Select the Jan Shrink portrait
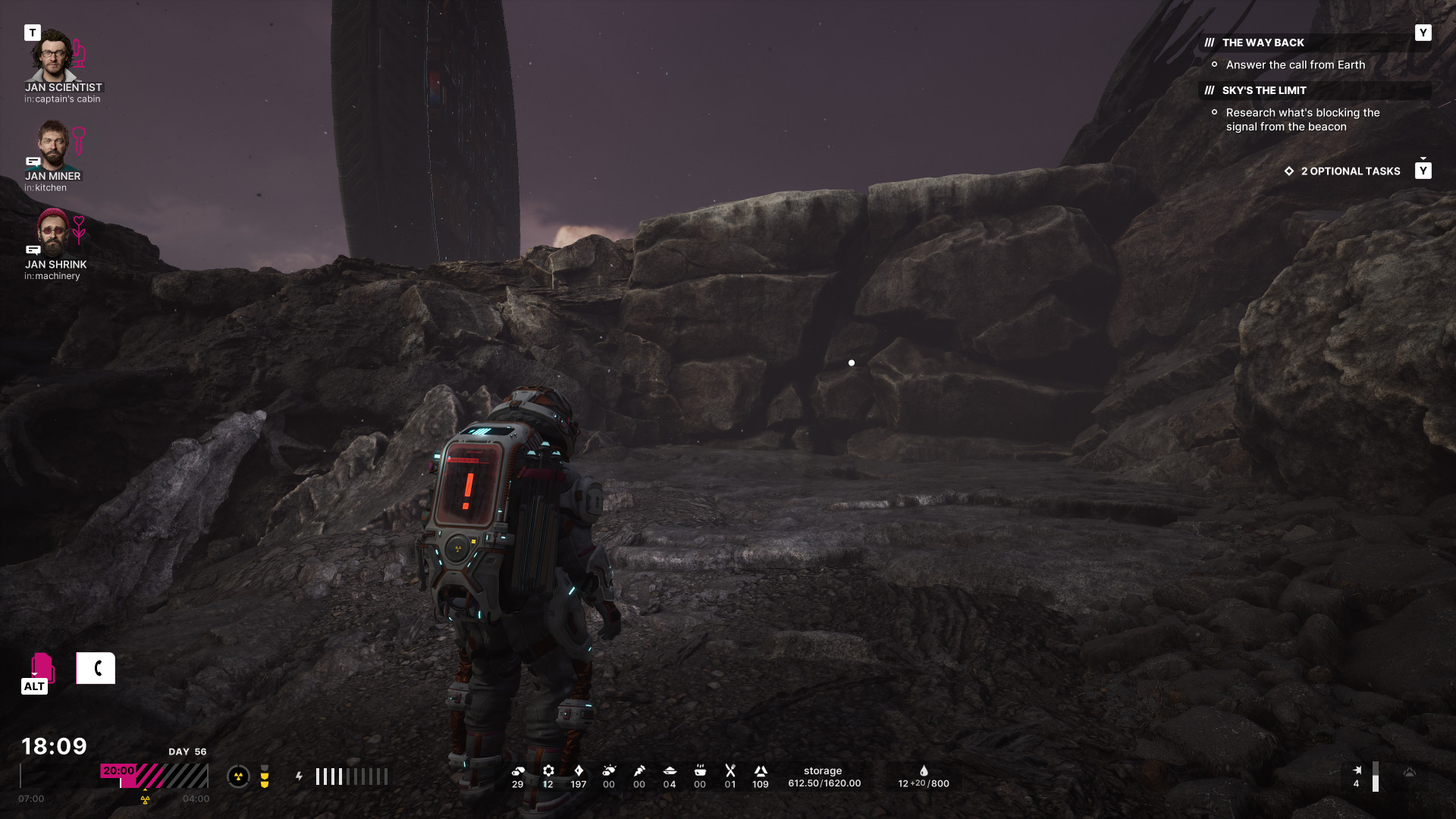This screenshot has height=819, width=1456. [x=52, y=232]
